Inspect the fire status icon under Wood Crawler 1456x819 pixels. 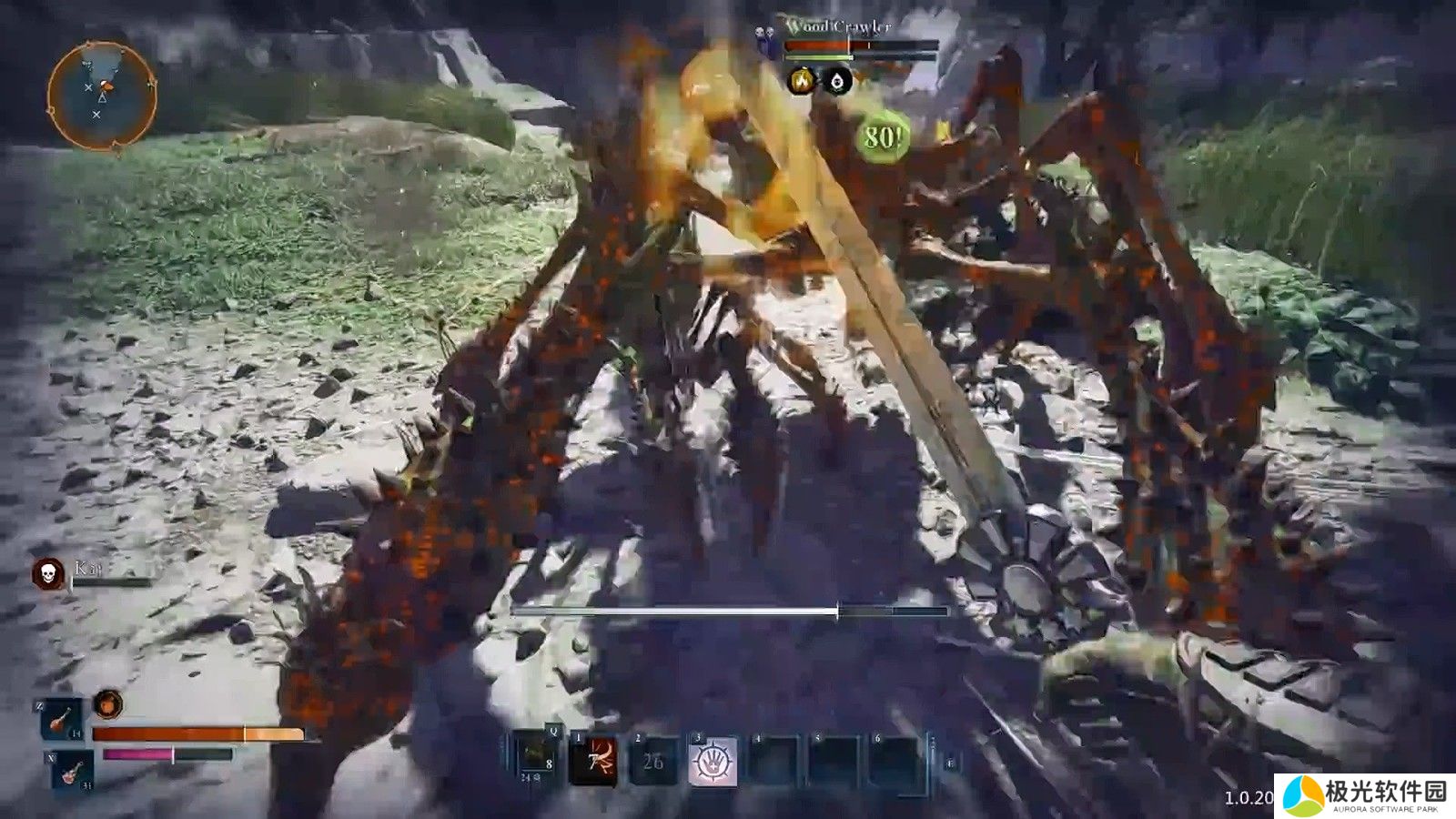pyautogui.click(x=802, y=82)
